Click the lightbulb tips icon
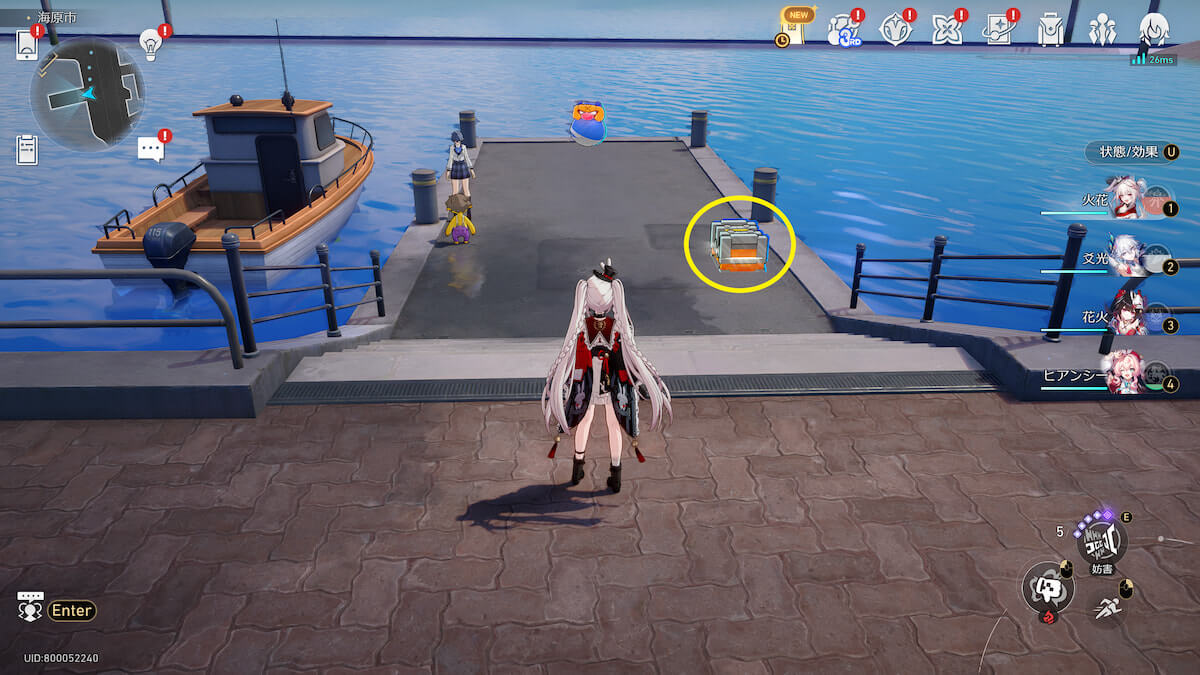 pyautogui.click(x=150, y=43)
